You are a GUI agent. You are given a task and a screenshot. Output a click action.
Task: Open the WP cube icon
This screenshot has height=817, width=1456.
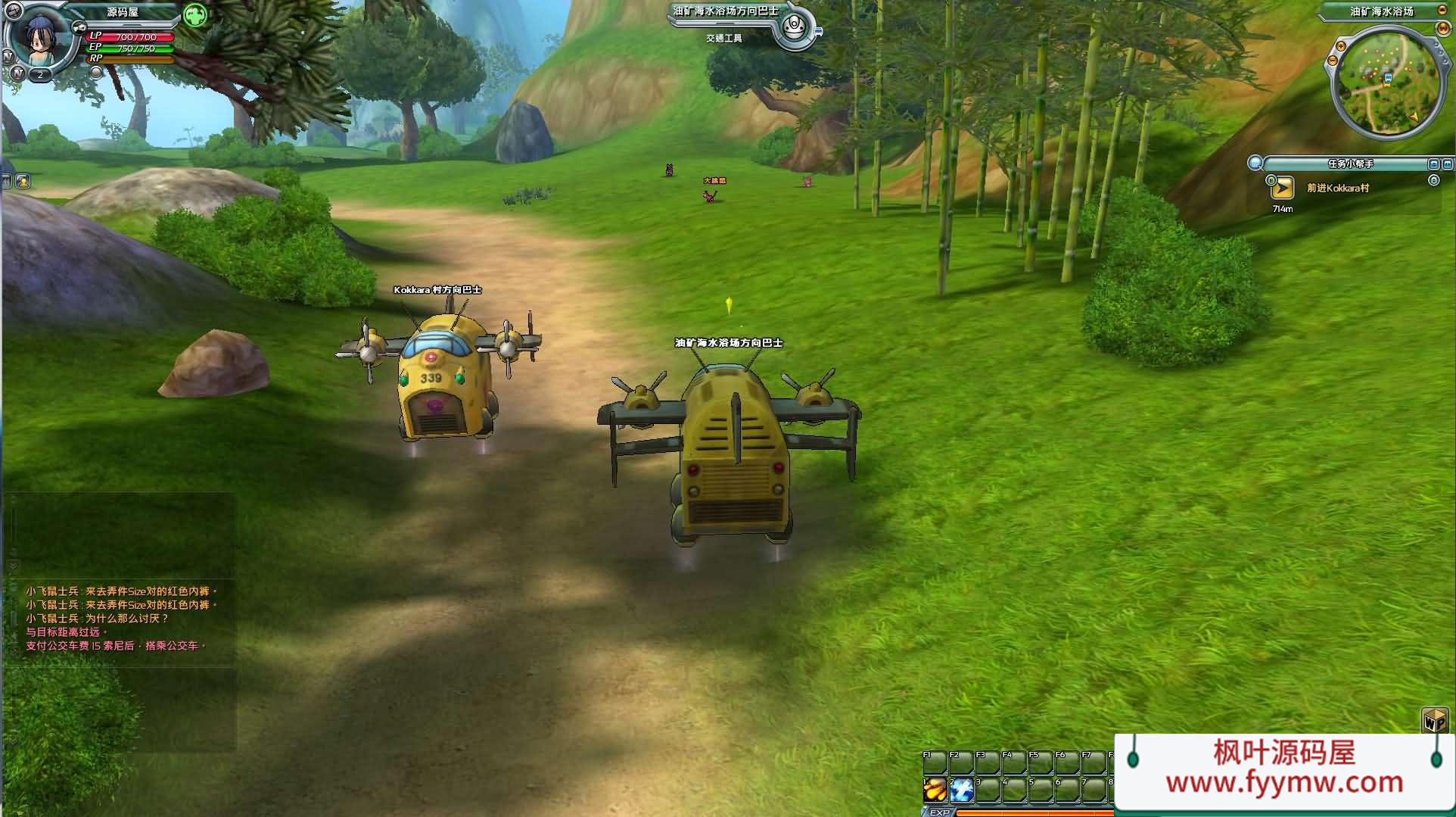(1435, 719)
